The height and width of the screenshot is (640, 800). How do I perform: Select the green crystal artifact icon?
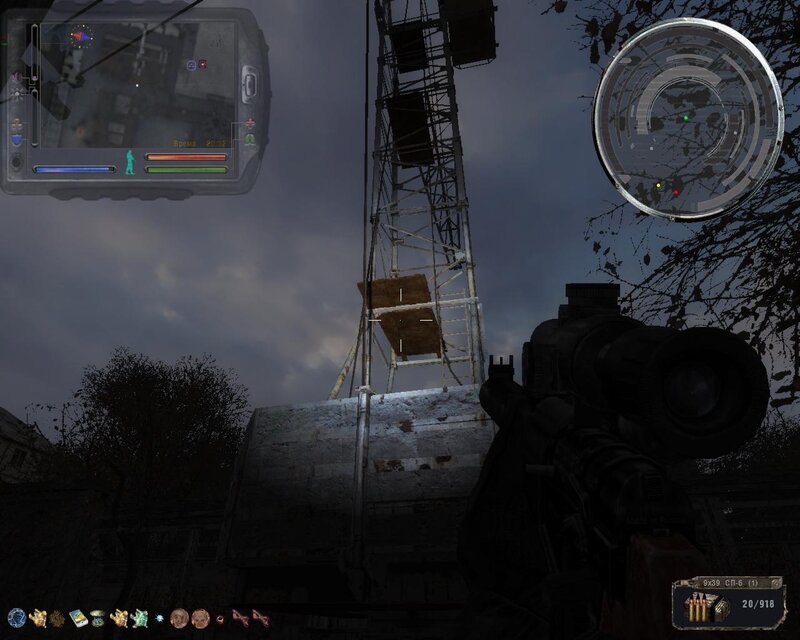(139, 617)
